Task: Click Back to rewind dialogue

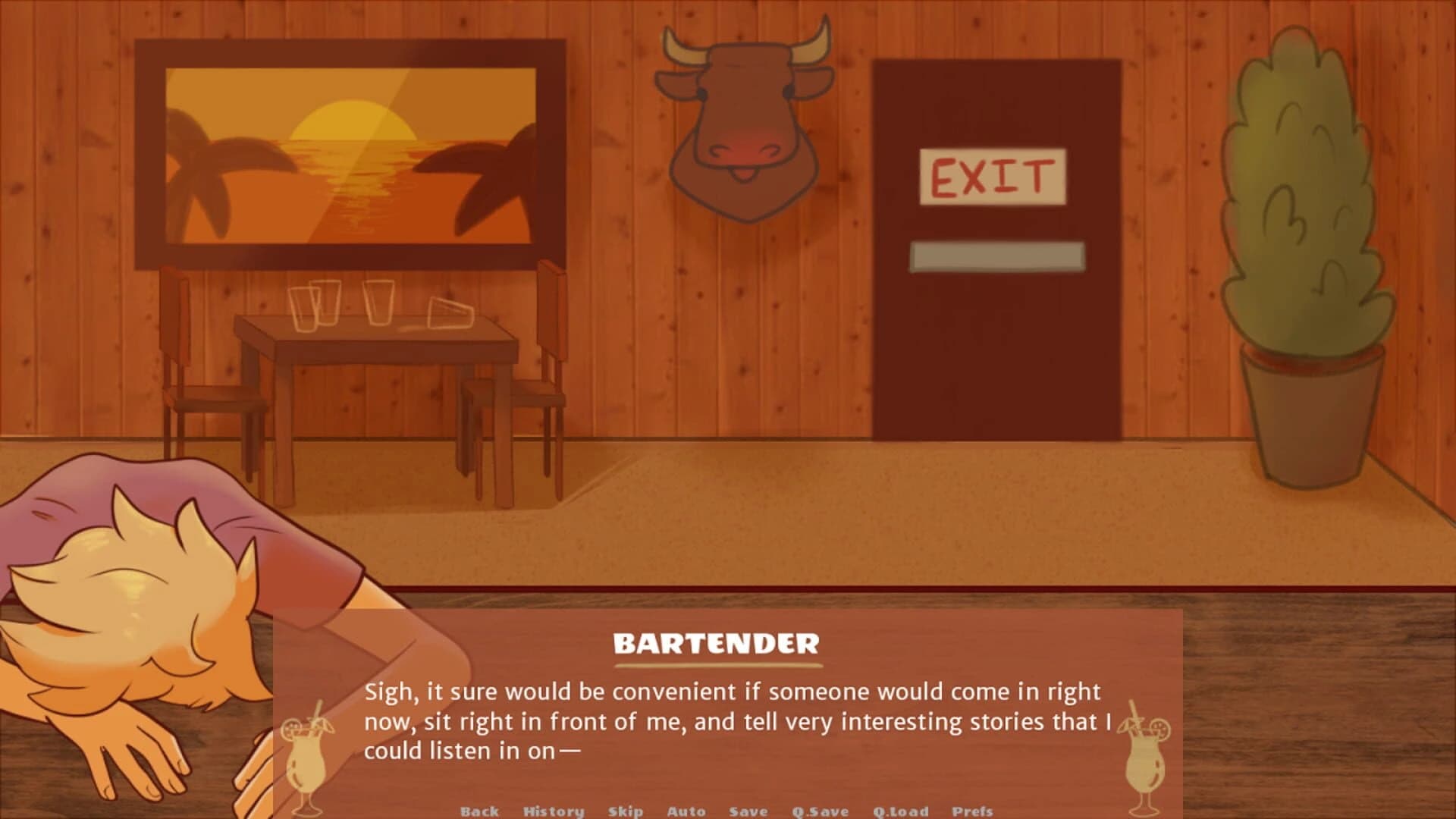Action: point(478,811)
